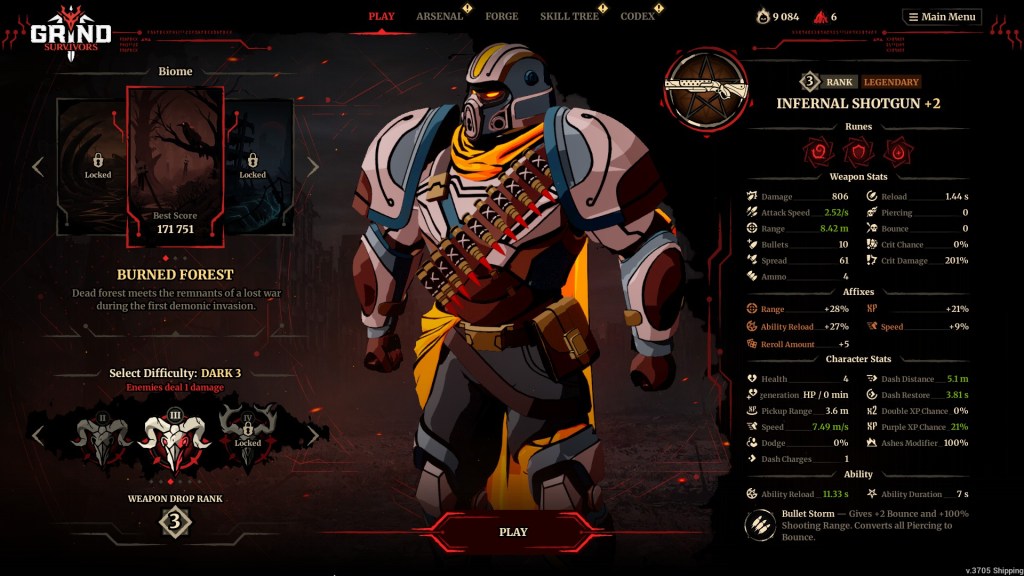Select the first rune slot
Screen dimensions: 1024x576
pyautogui.click(x=818, y=152)
